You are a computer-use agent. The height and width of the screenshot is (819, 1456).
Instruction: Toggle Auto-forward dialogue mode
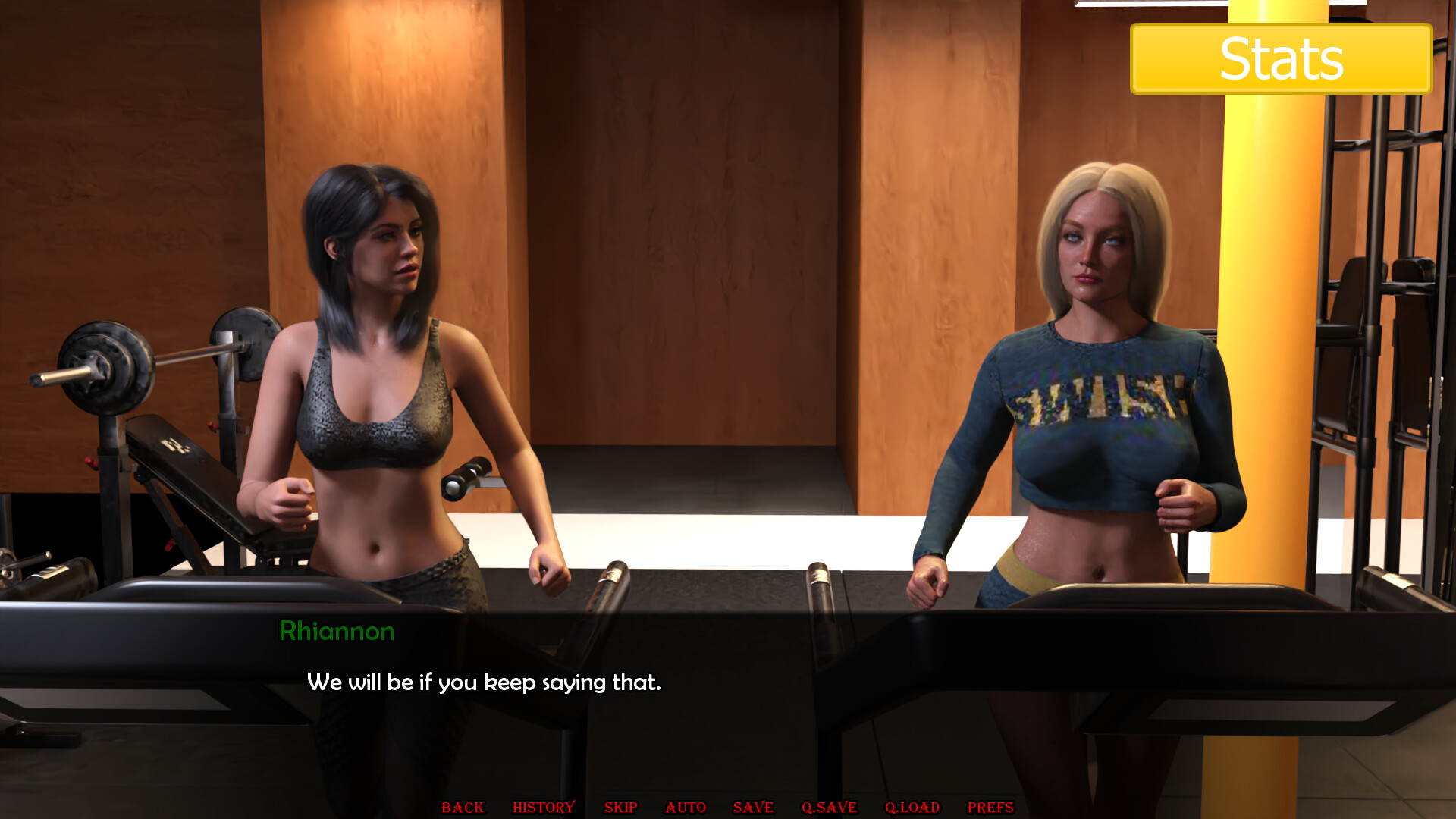[686, 808]
